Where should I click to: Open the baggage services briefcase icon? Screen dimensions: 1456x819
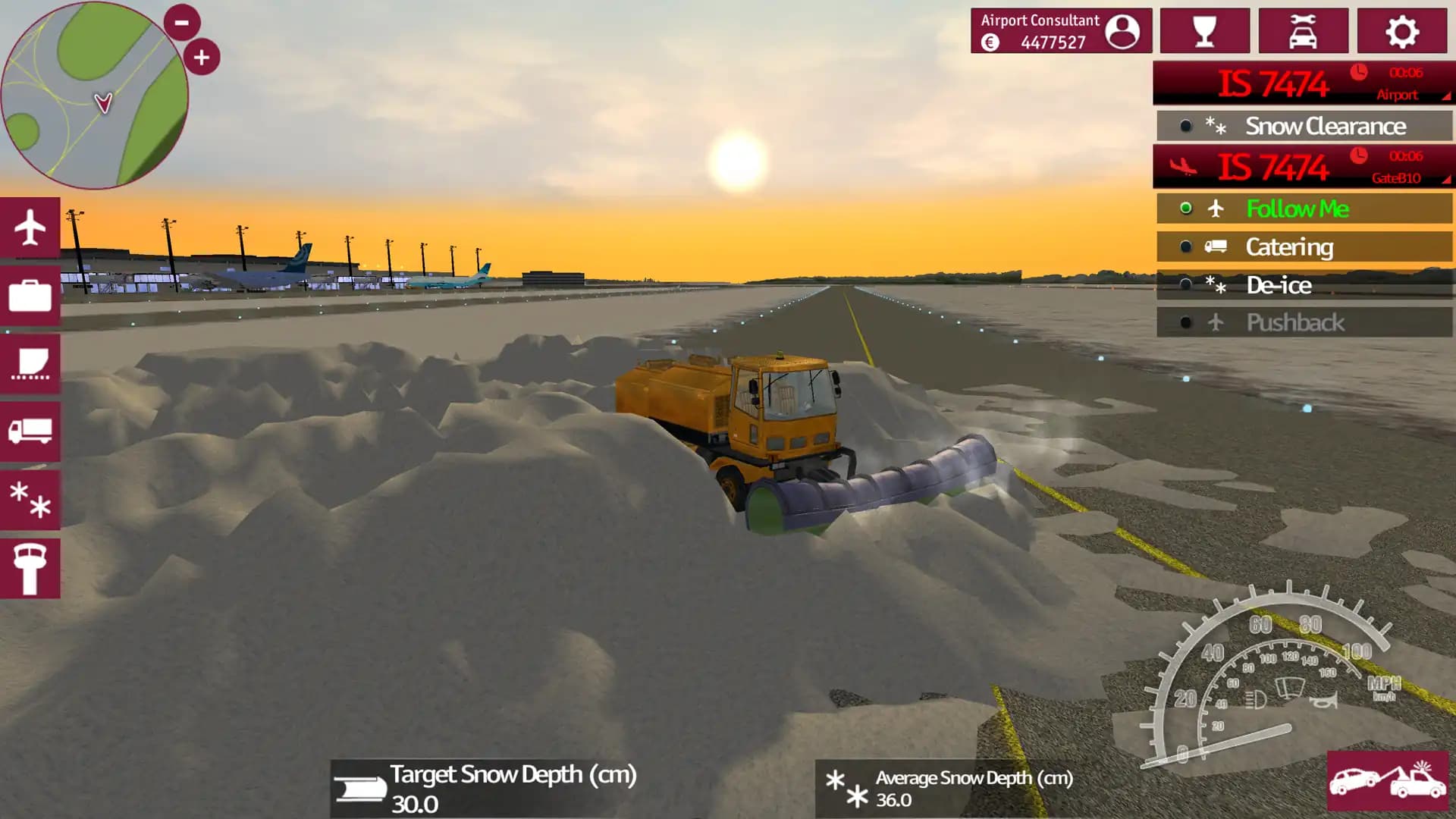pyautogui.click(x=29, y=297)
